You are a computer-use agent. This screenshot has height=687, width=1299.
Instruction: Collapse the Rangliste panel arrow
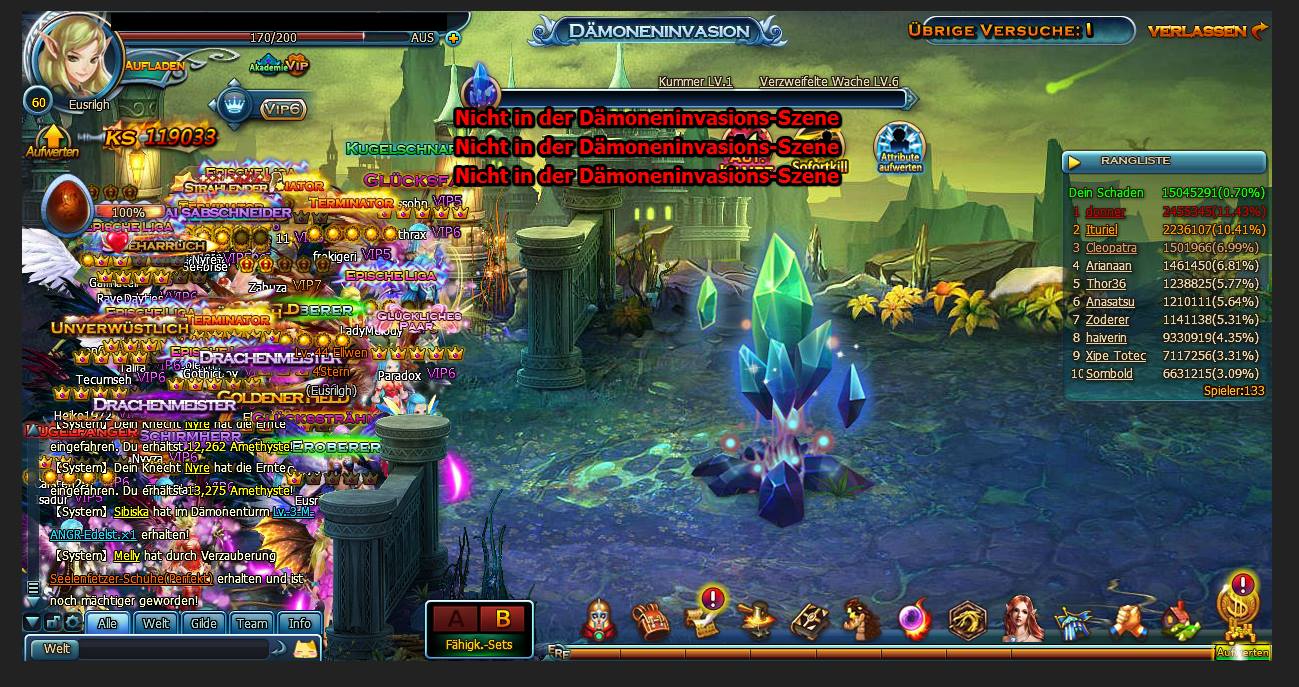click(1075, 162)
